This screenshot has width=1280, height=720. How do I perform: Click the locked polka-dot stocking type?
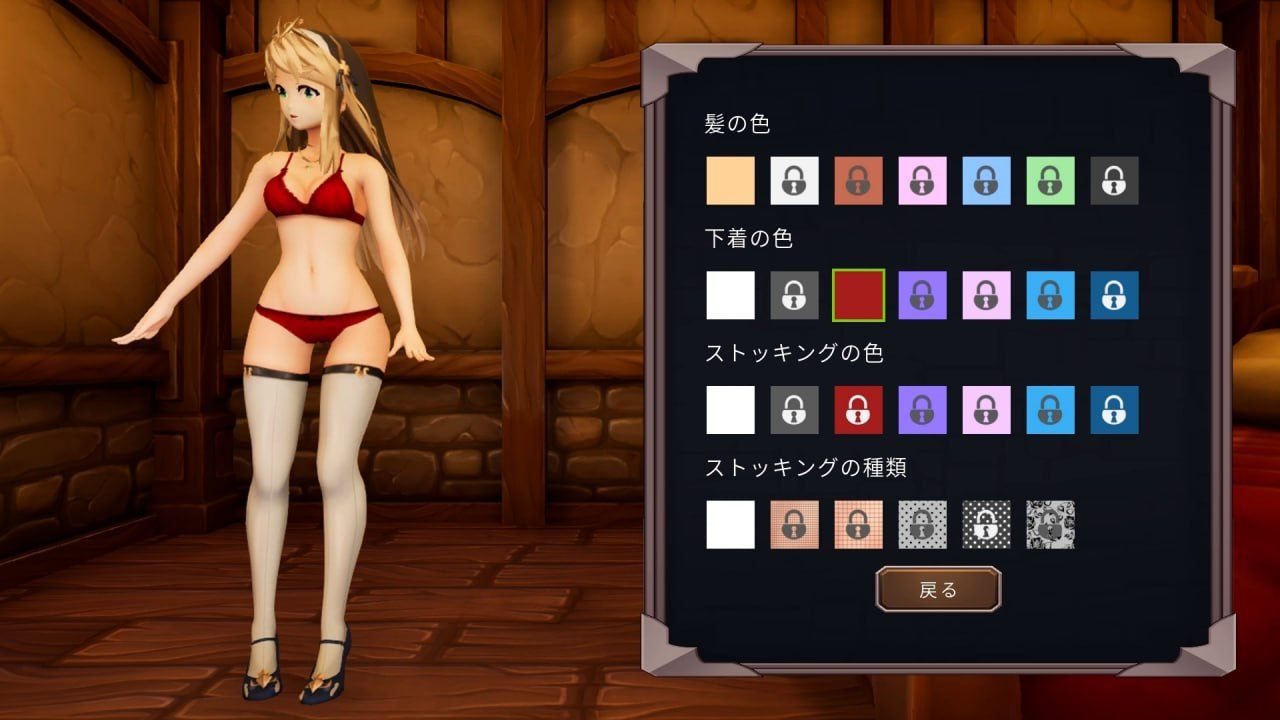click(986, 524)
